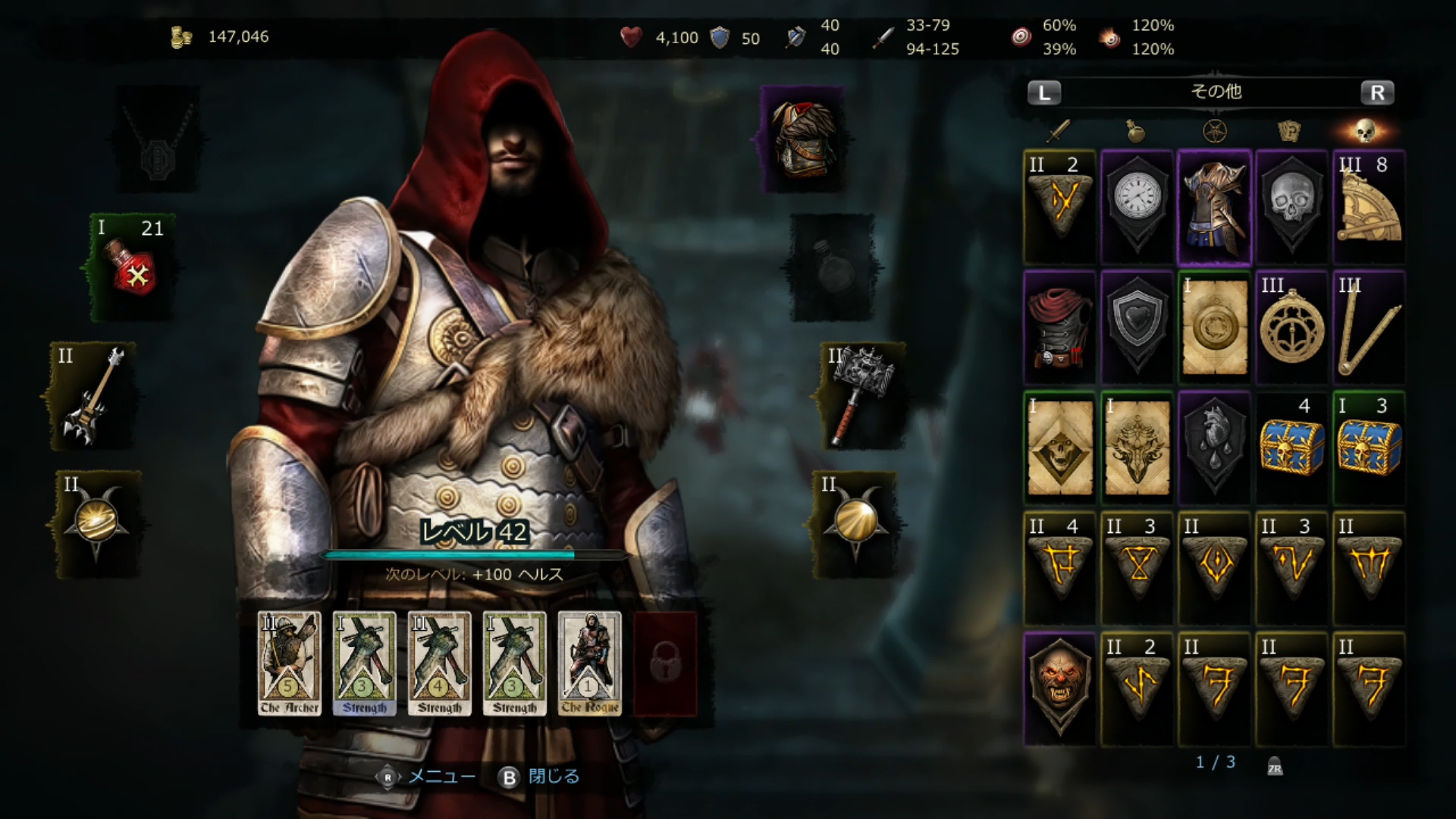
Task: Pick the golden astrolabe item
Action: 1291,328
